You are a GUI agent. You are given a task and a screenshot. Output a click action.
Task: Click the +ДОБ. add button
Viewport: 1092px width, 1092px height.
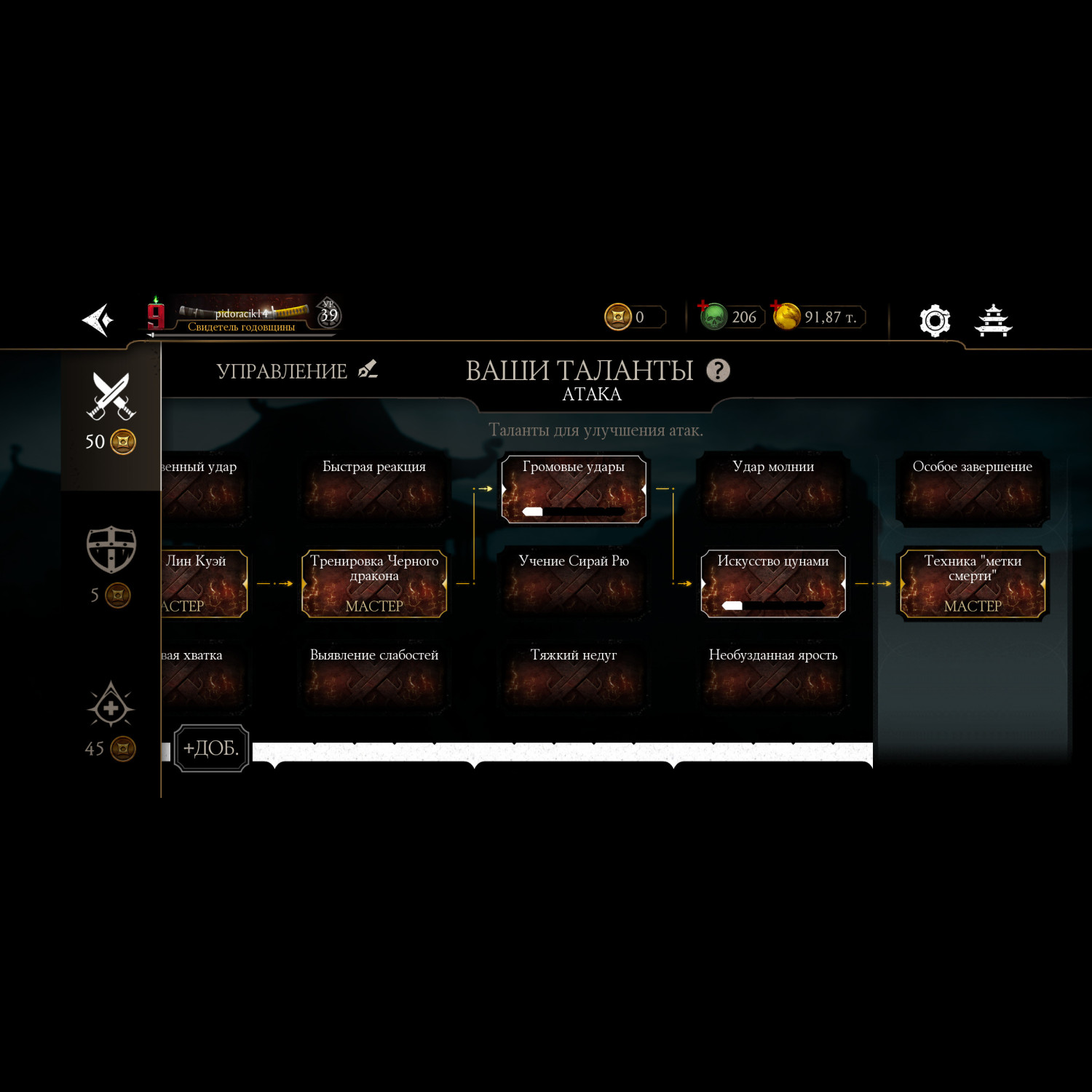coord(211,748)
